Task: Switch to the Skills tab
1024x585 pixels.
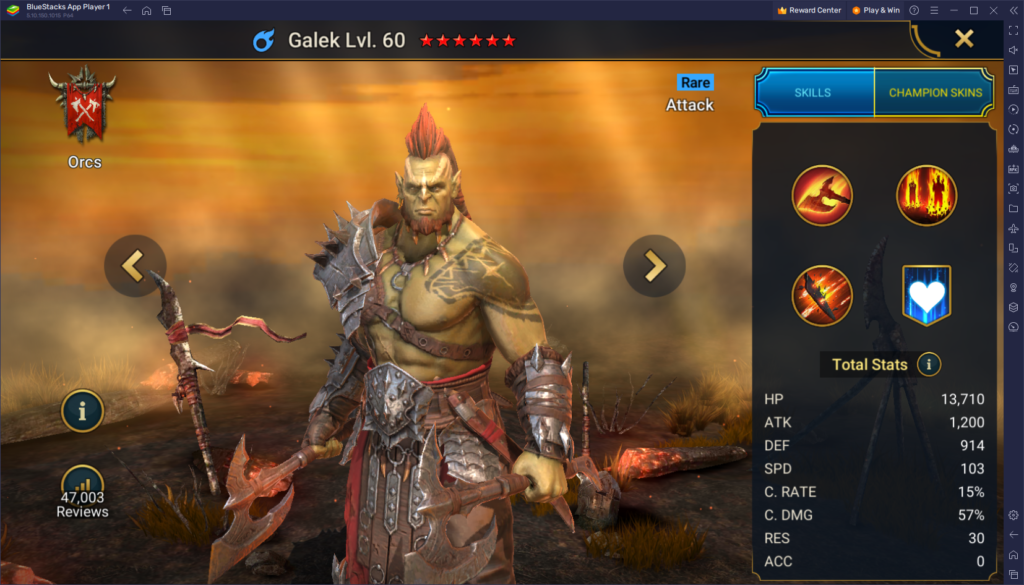Action: pos(813,92)
